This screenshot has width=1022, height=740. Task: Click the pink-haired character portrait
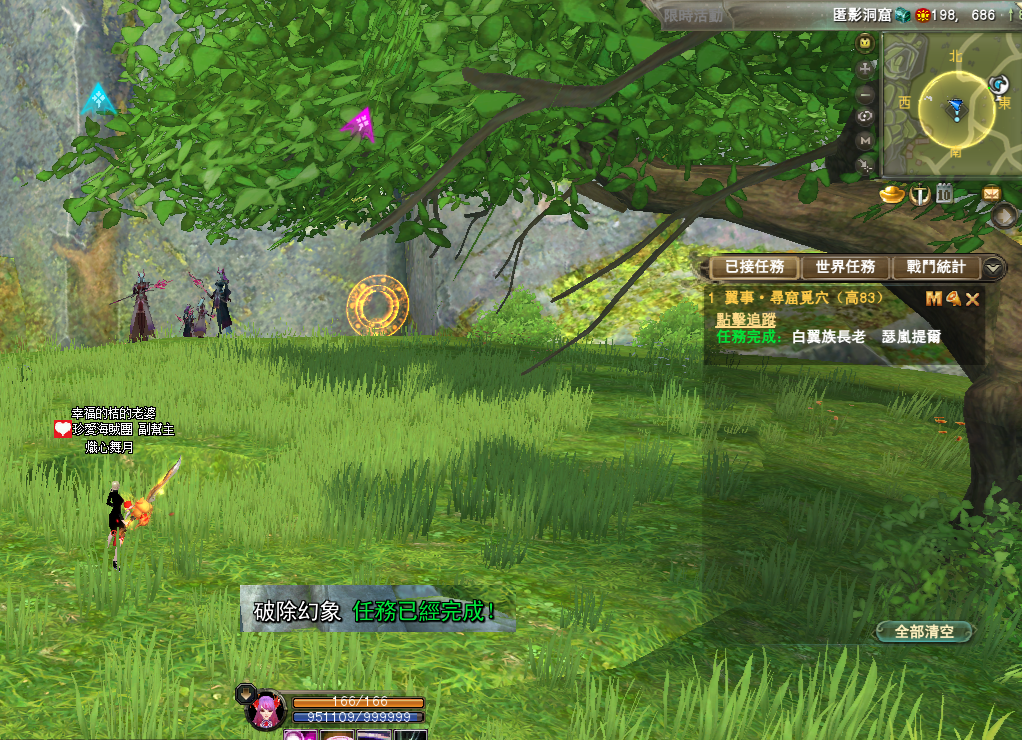tap(266, 711)
